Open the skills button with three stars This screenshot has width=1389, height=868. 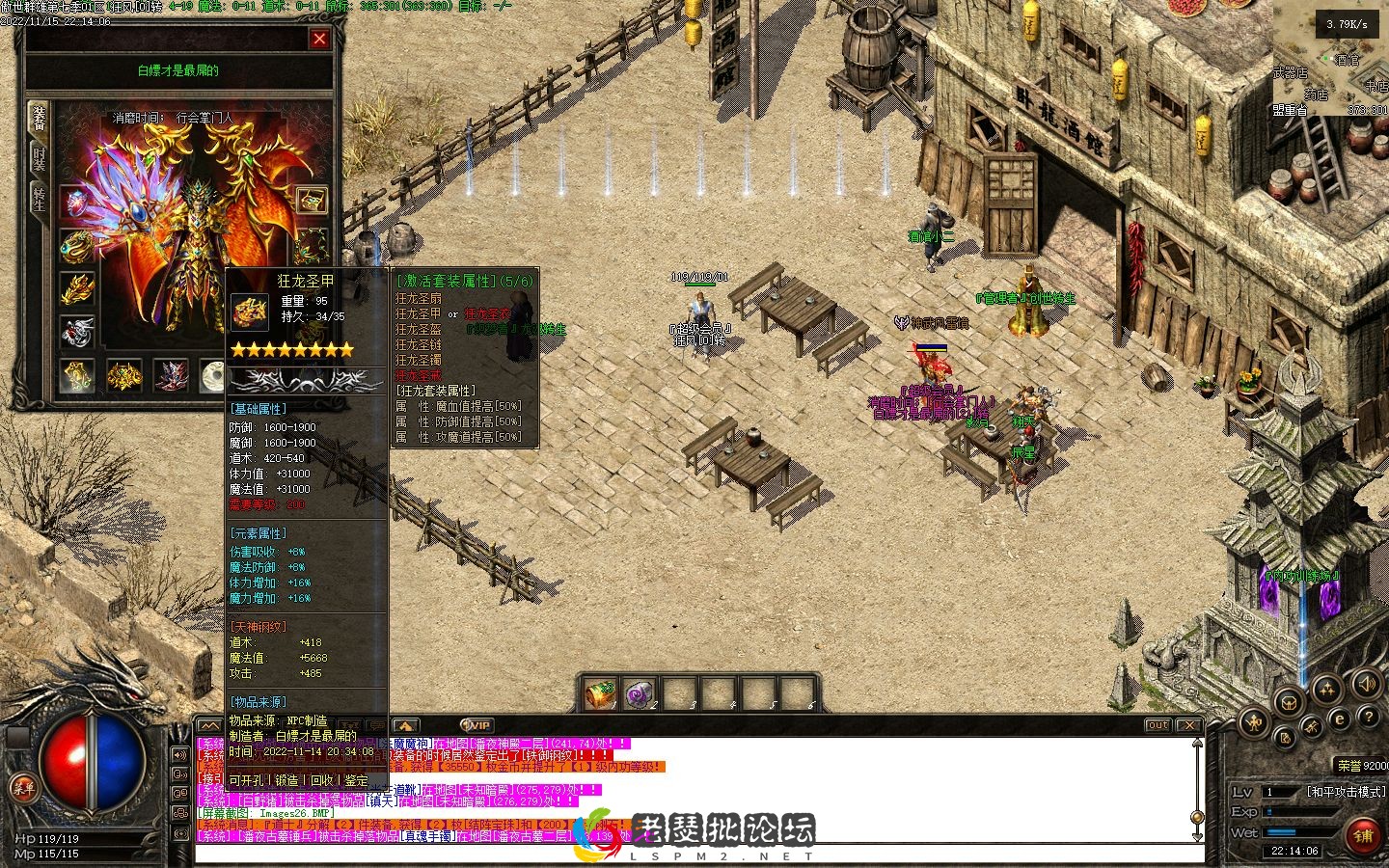(x=1326, y=689)
